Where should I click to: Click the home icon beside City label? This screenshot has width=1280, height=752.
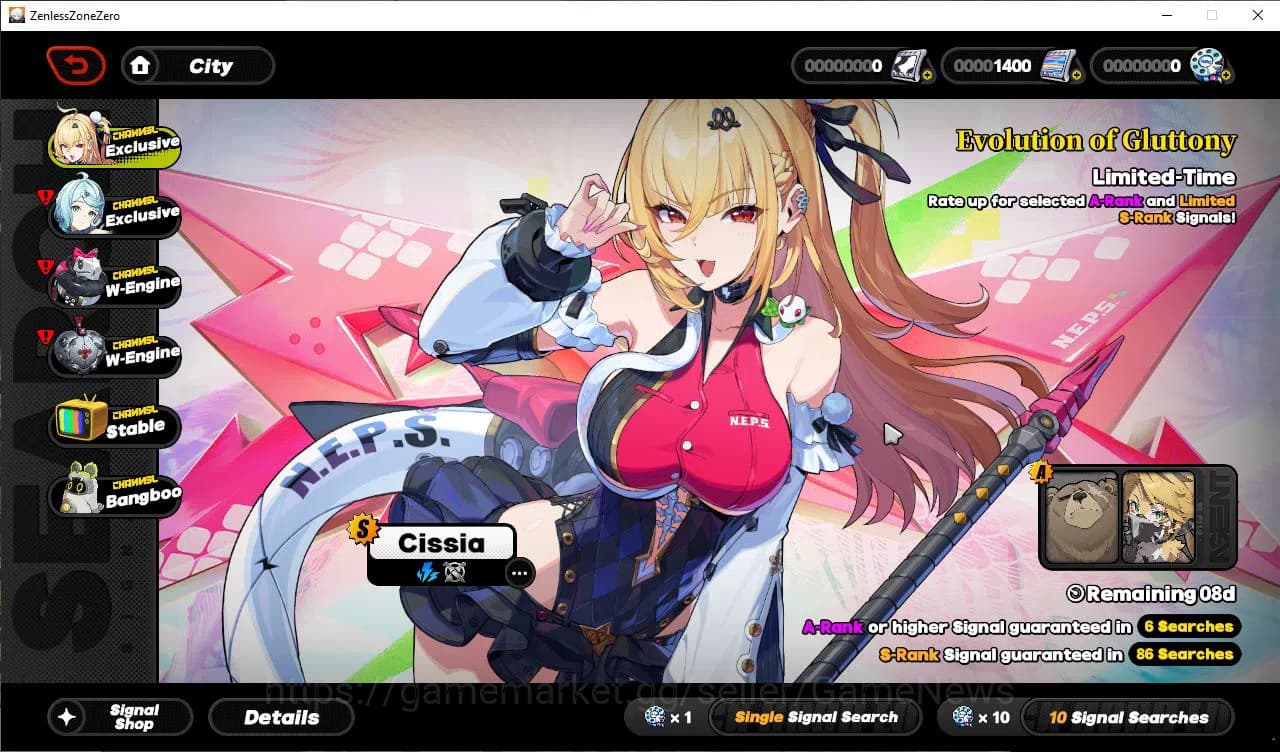(141, 65)
